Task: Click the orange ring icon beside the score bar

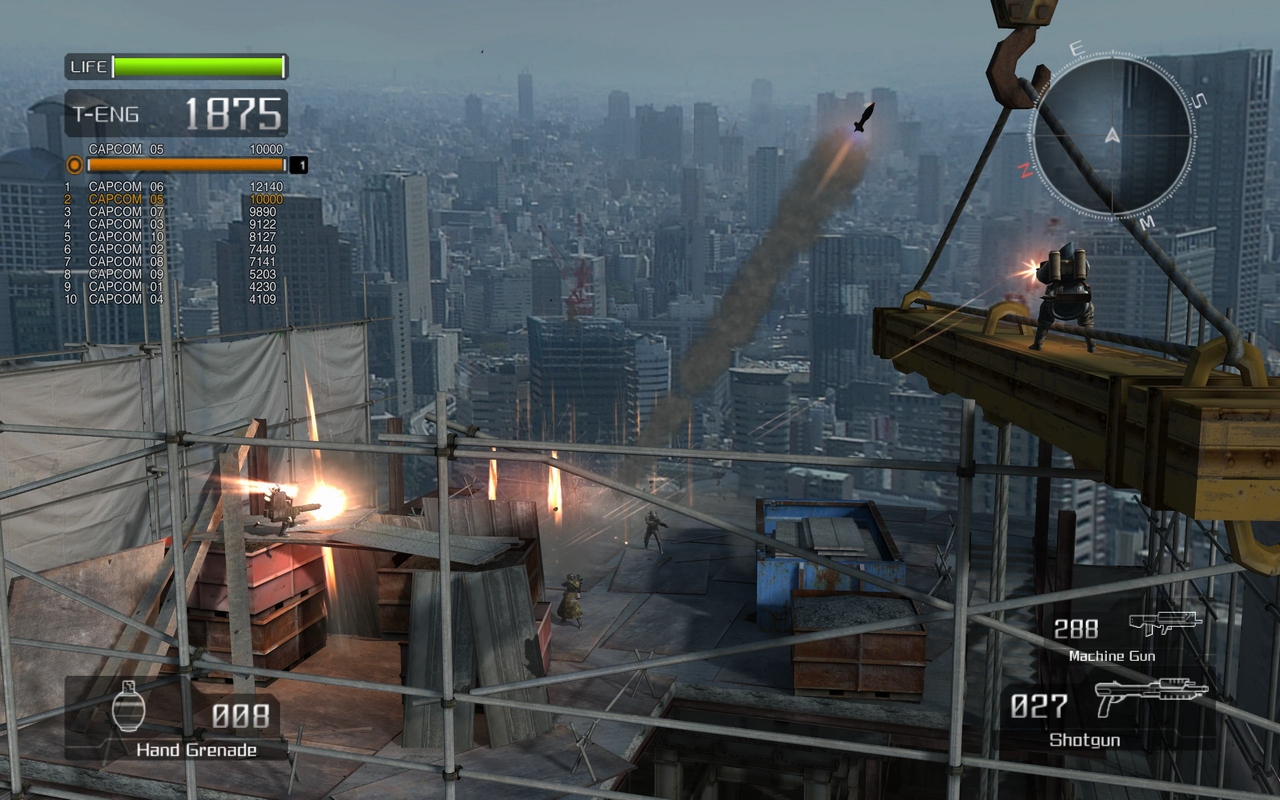Action: tap(74, 165)
